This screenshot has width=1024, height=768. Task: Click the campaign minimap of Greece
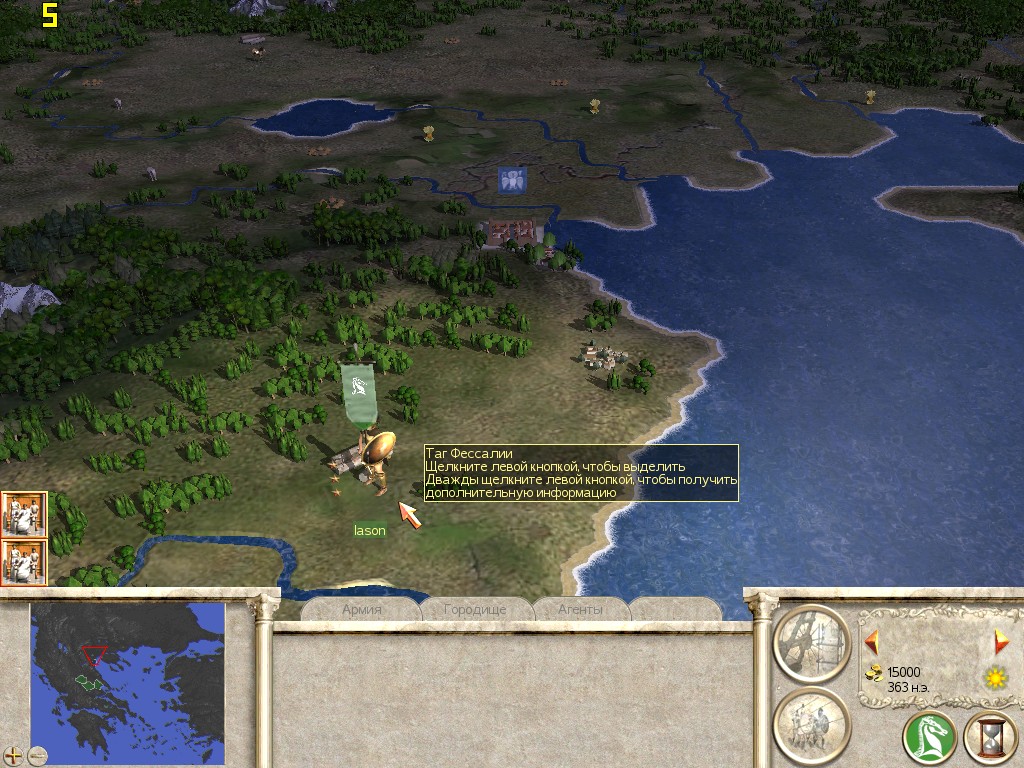[x=127, y=681]
